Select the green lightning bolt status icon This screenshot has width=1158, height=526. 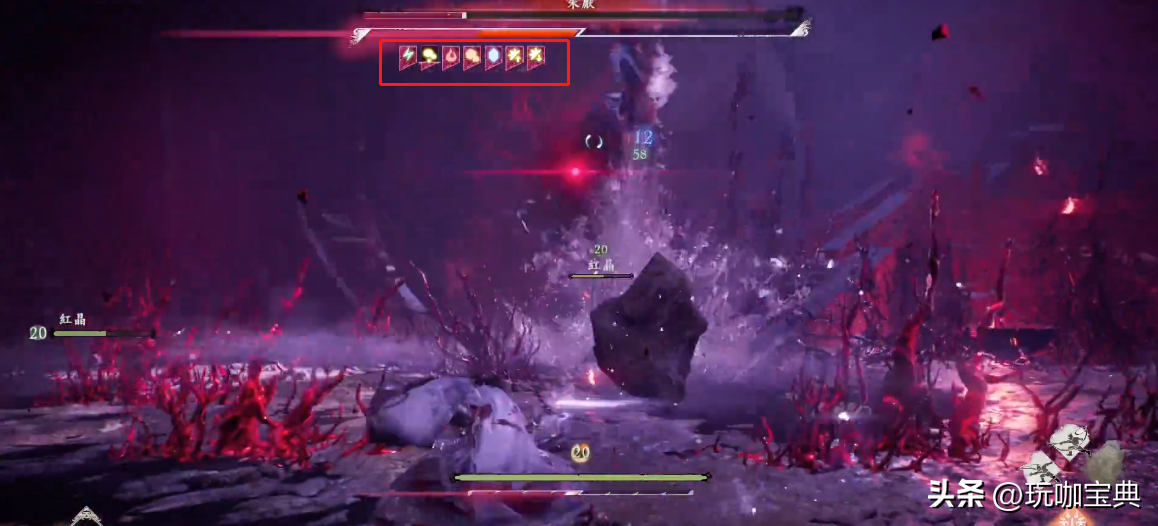(408, 57)
